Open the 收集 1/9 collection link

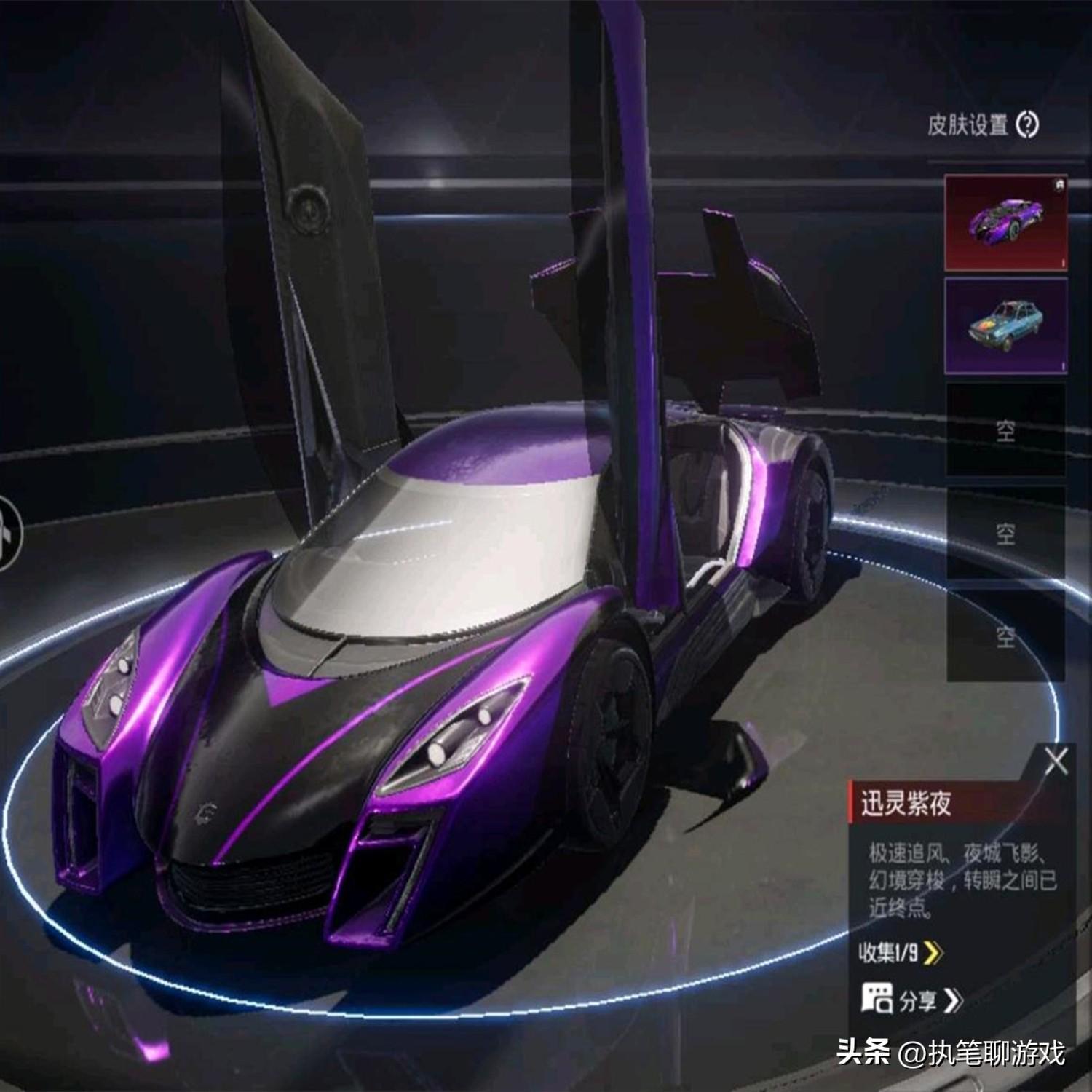point(901,952)
